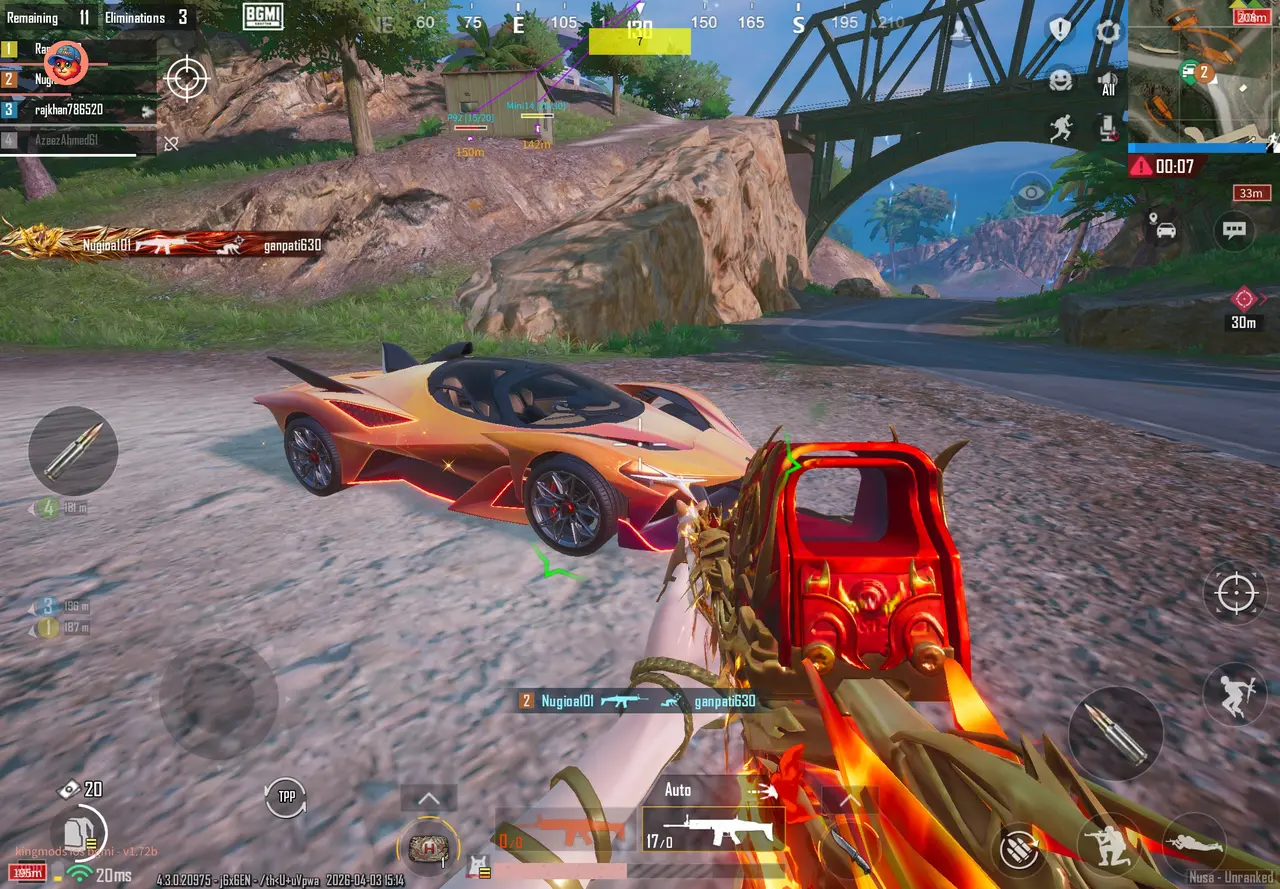Switch camera with the TPP button
Viewport: 1280px width, 889px height.
[x=287, y=795]
